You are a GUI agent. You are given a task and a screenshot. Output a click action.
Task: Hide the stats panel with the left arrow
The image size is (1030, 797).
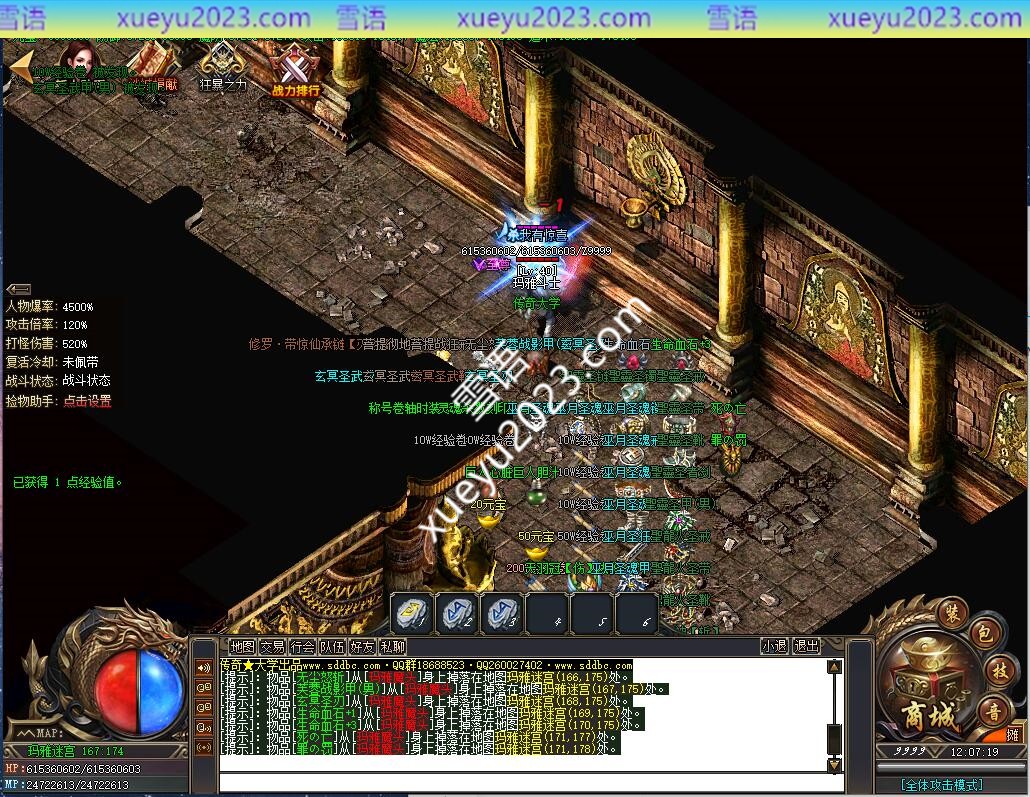point(18,290)
